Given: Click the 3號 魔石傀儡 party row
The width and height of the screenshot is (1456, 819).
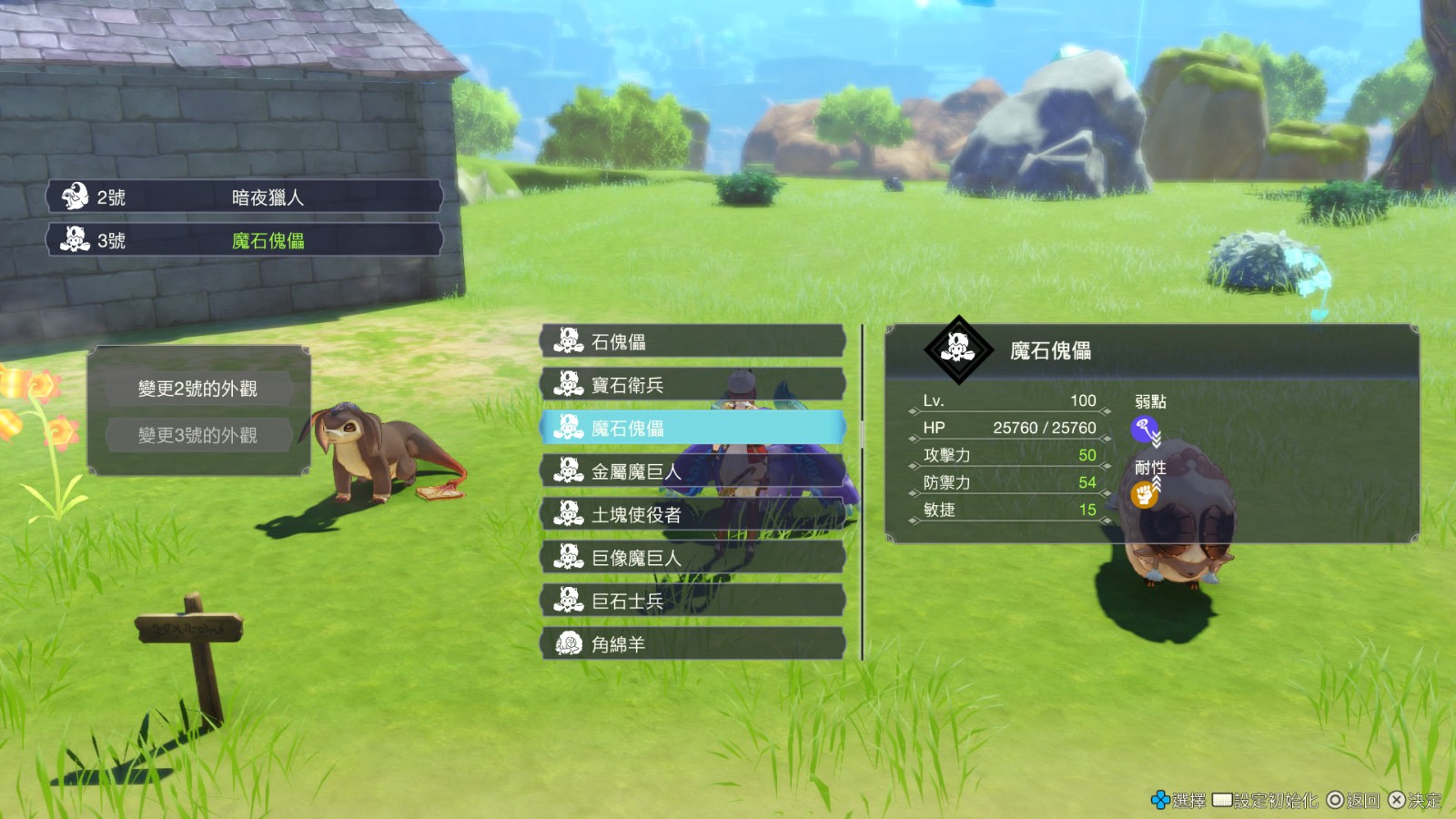Looking at the screenshot, I should click(x=245, y=240).
